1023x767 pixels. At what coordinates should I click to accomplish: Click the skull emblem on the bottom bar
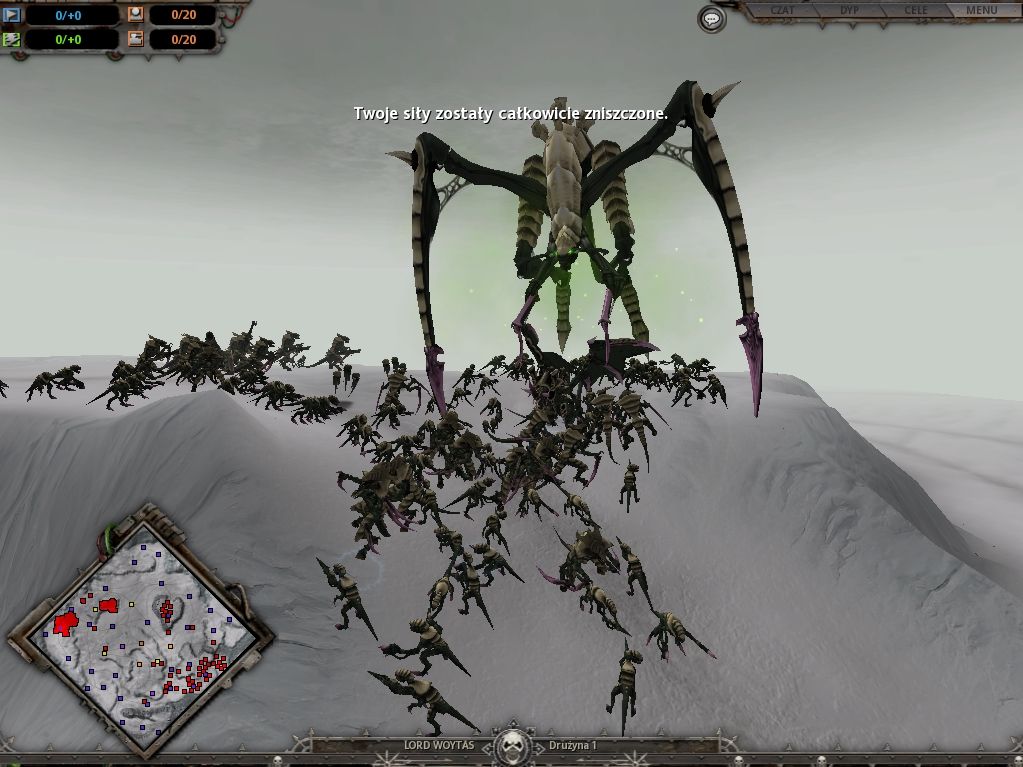tap(512, 746)
